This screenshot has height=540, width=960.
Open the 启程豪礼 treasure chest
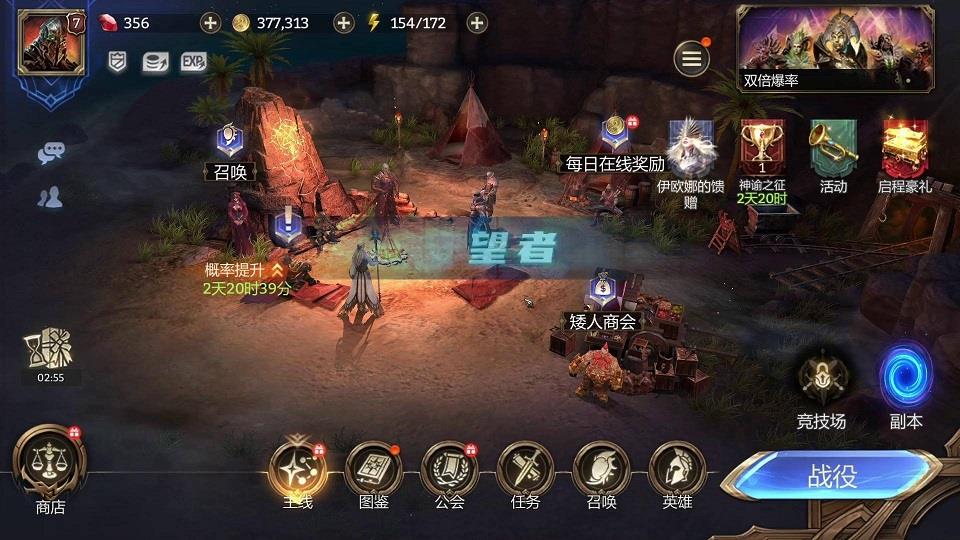coord(904,150)
